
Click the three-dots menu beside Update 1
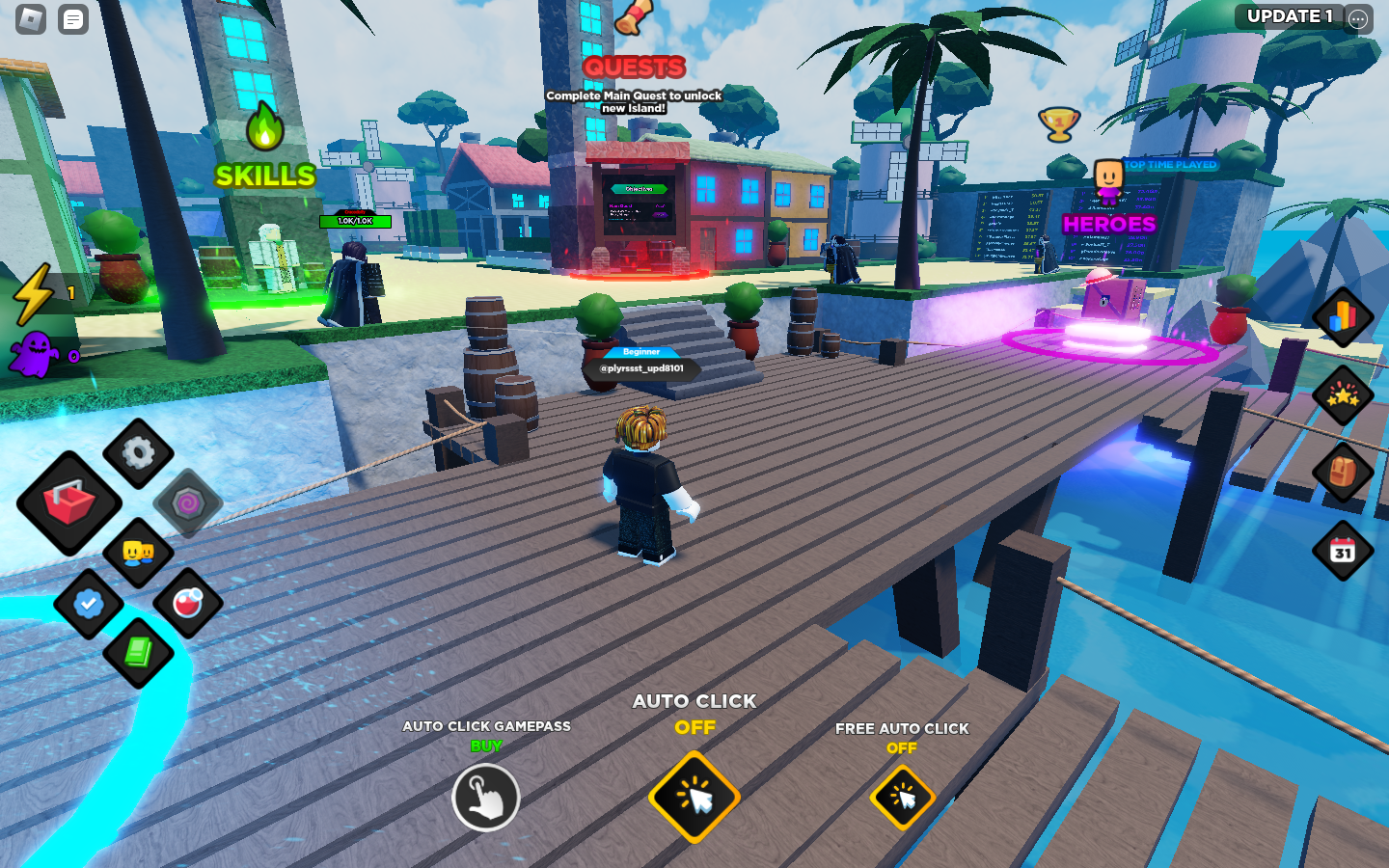[1358, 18]
